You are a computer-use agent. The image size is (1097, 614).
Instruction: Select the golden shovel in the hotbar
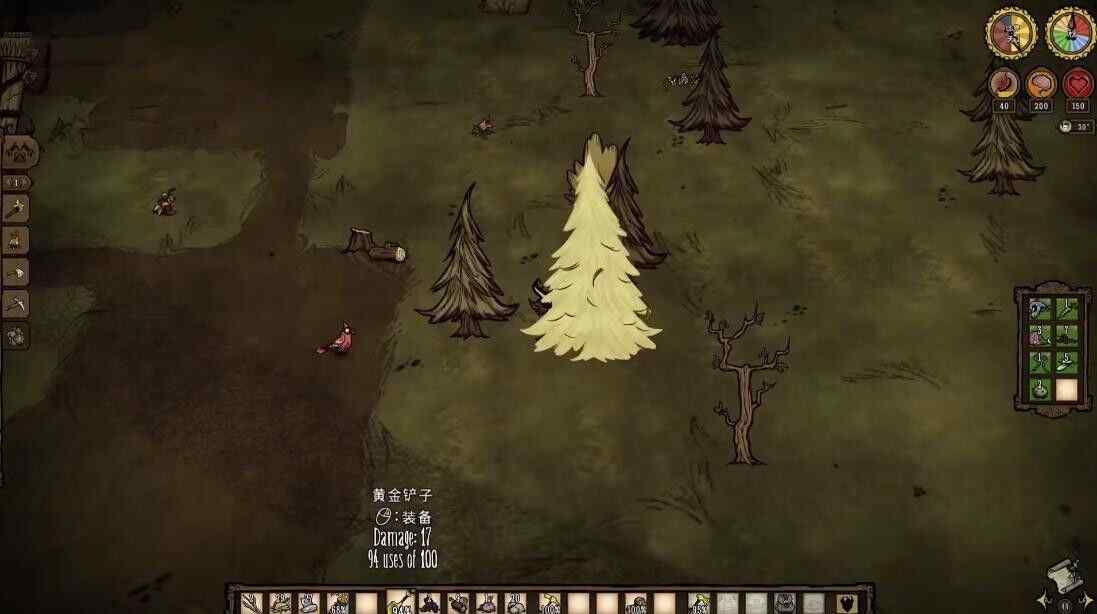400,602
